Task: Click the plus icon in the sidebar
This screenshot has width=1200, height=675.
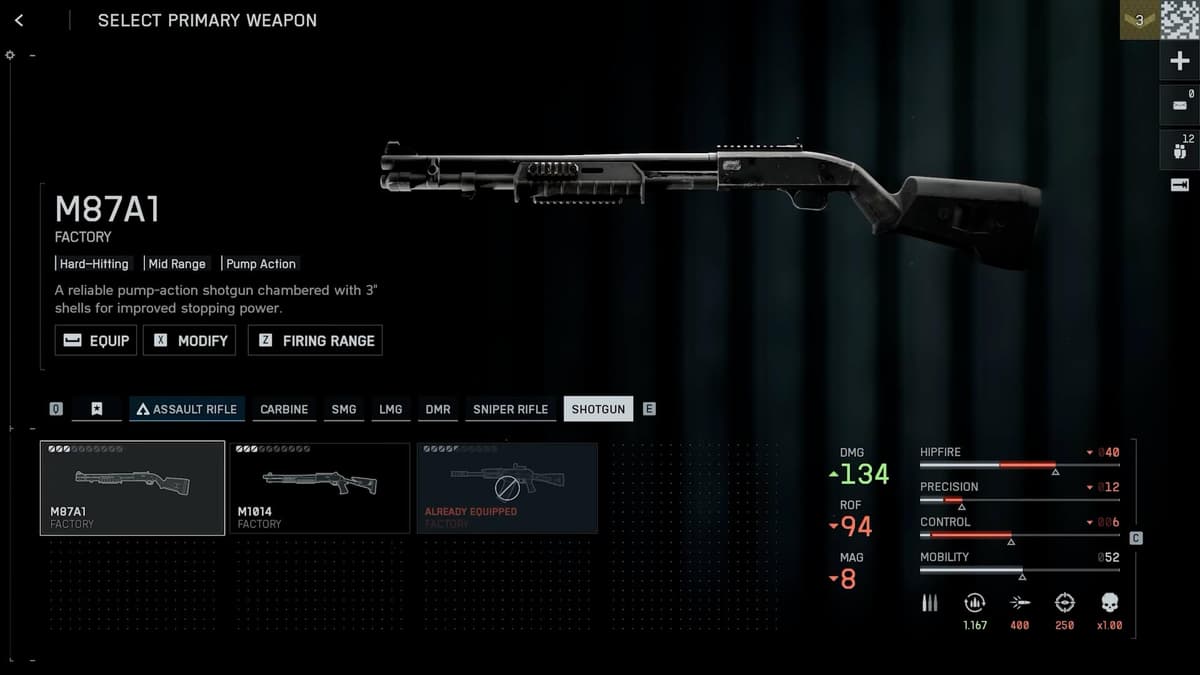Action: (x=1179, y=61)
